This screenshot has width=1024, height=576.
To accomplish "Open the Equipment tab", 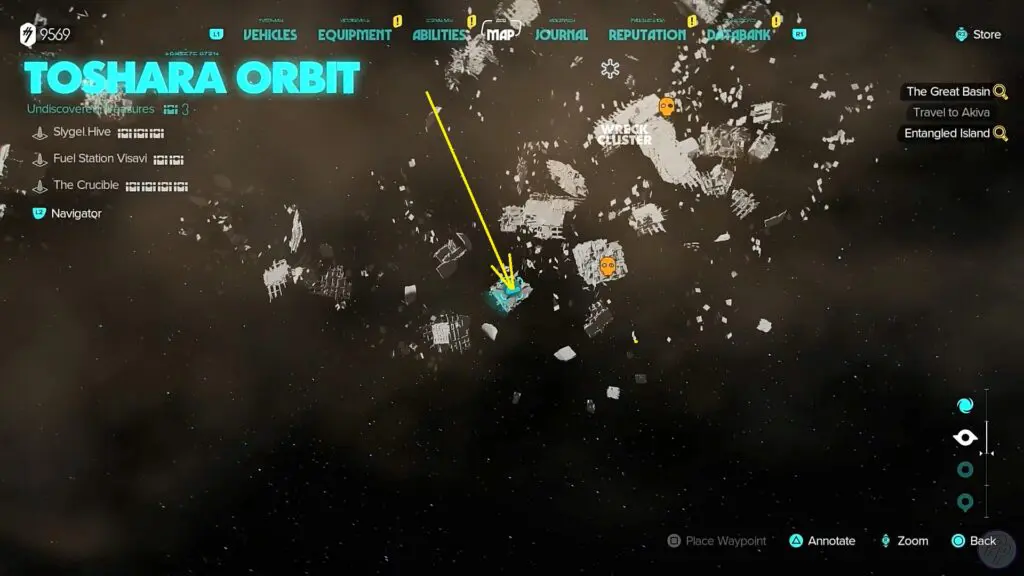I will (x=354, y=35).
